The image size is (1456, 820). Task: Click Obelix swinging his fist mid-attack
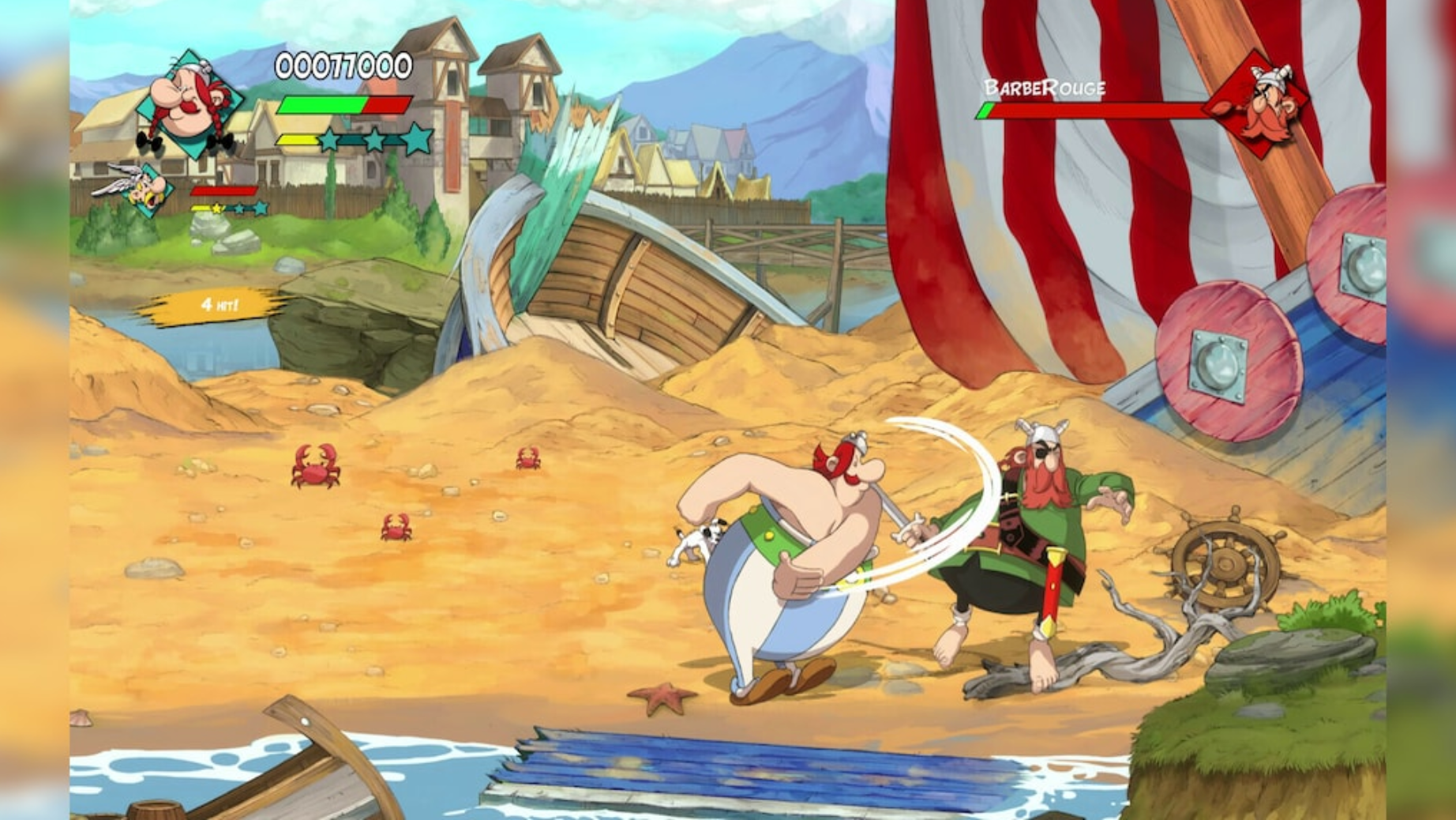[790, 553]
